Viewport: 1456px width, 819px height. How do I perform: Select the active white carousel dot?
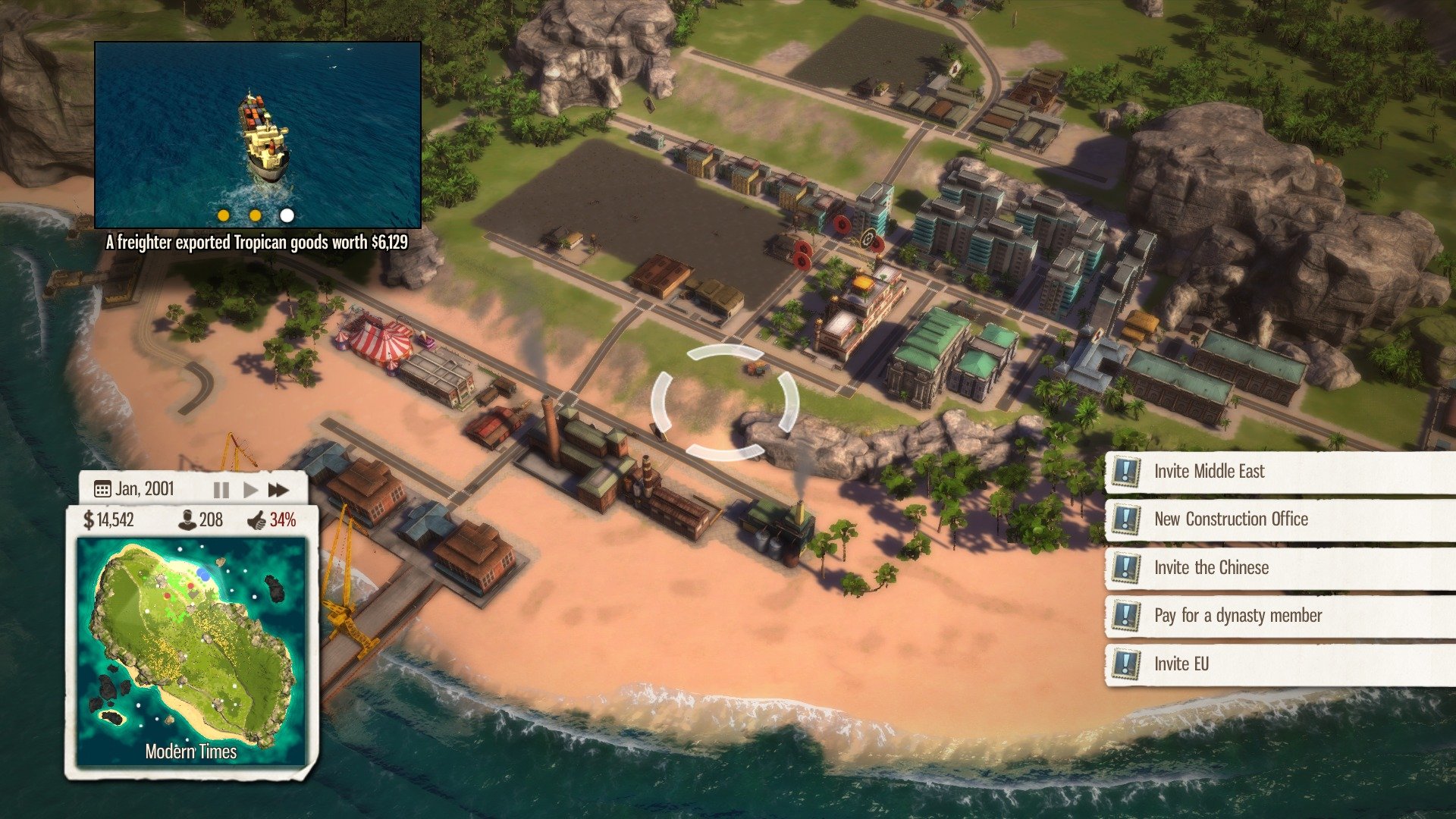tap(286, 215)
